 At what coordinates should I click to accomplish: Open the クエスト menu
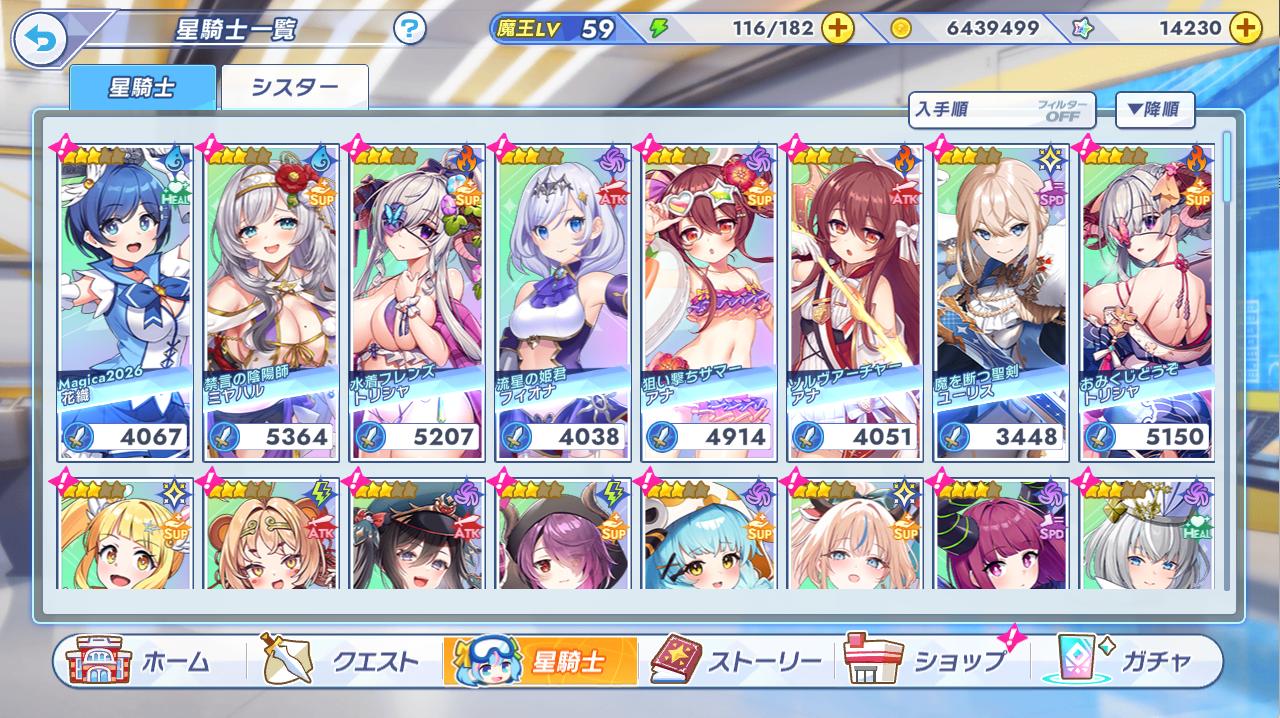[x=340, y=661]
